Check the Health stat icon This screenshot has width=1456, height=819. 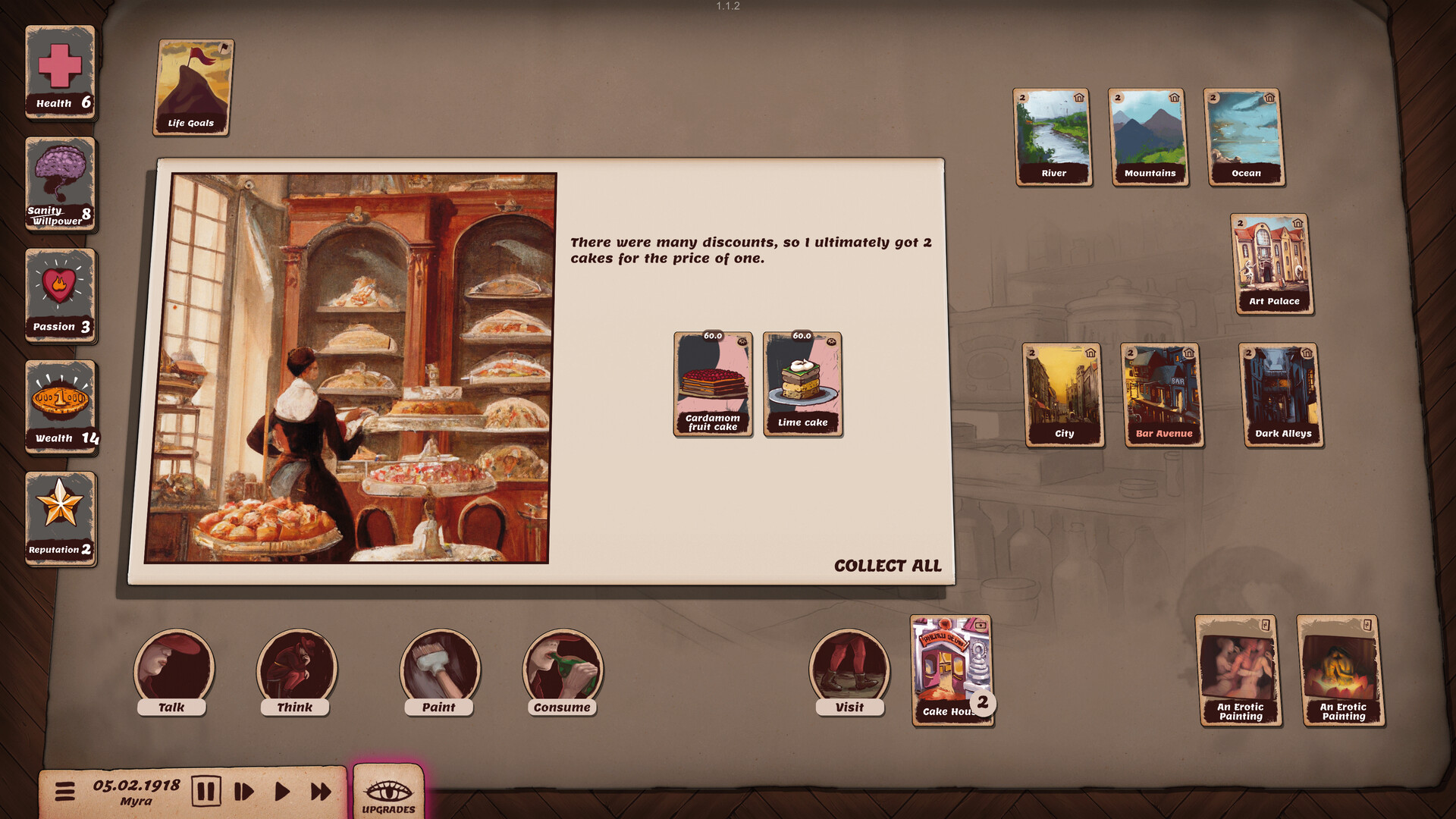[60, 72]
